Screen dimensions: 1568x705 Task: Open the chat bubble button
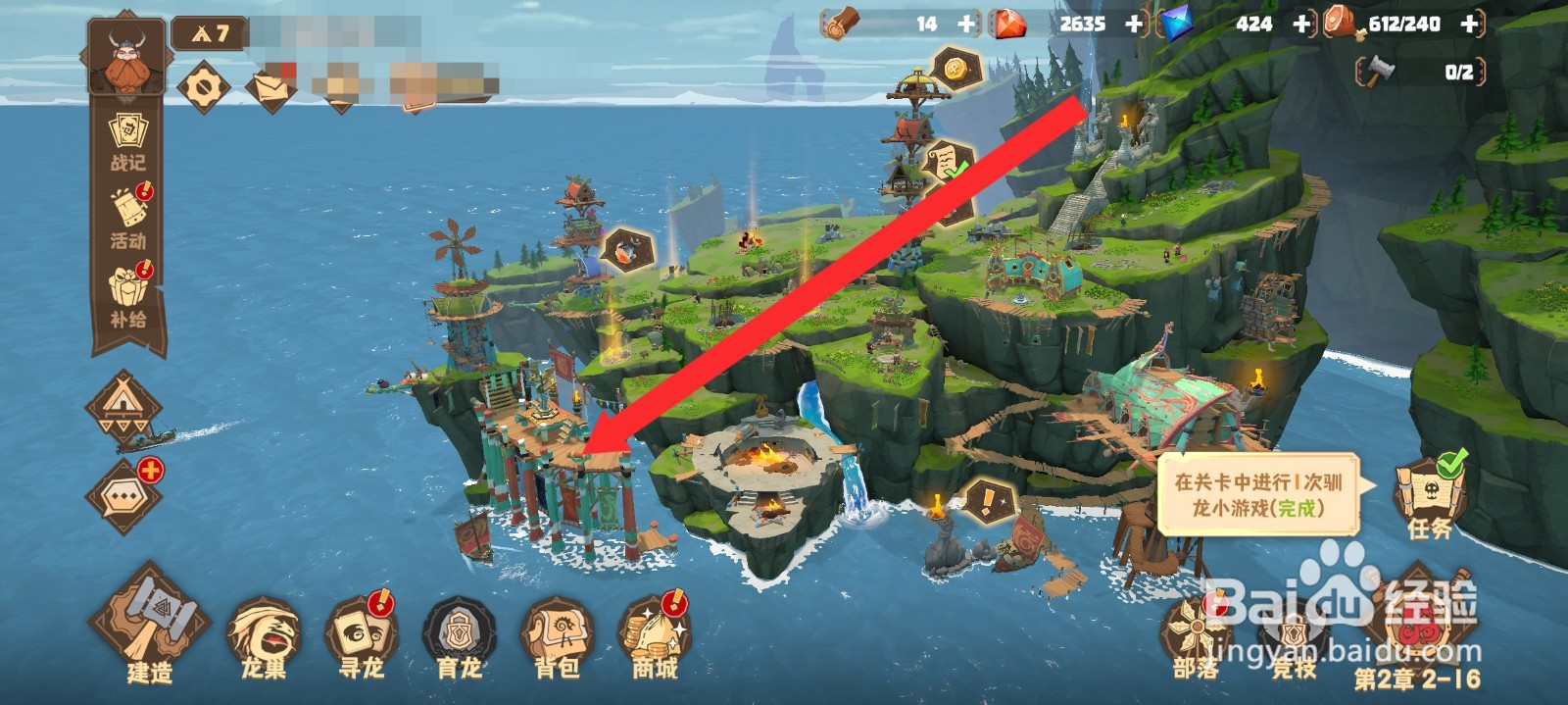(125, 496)
